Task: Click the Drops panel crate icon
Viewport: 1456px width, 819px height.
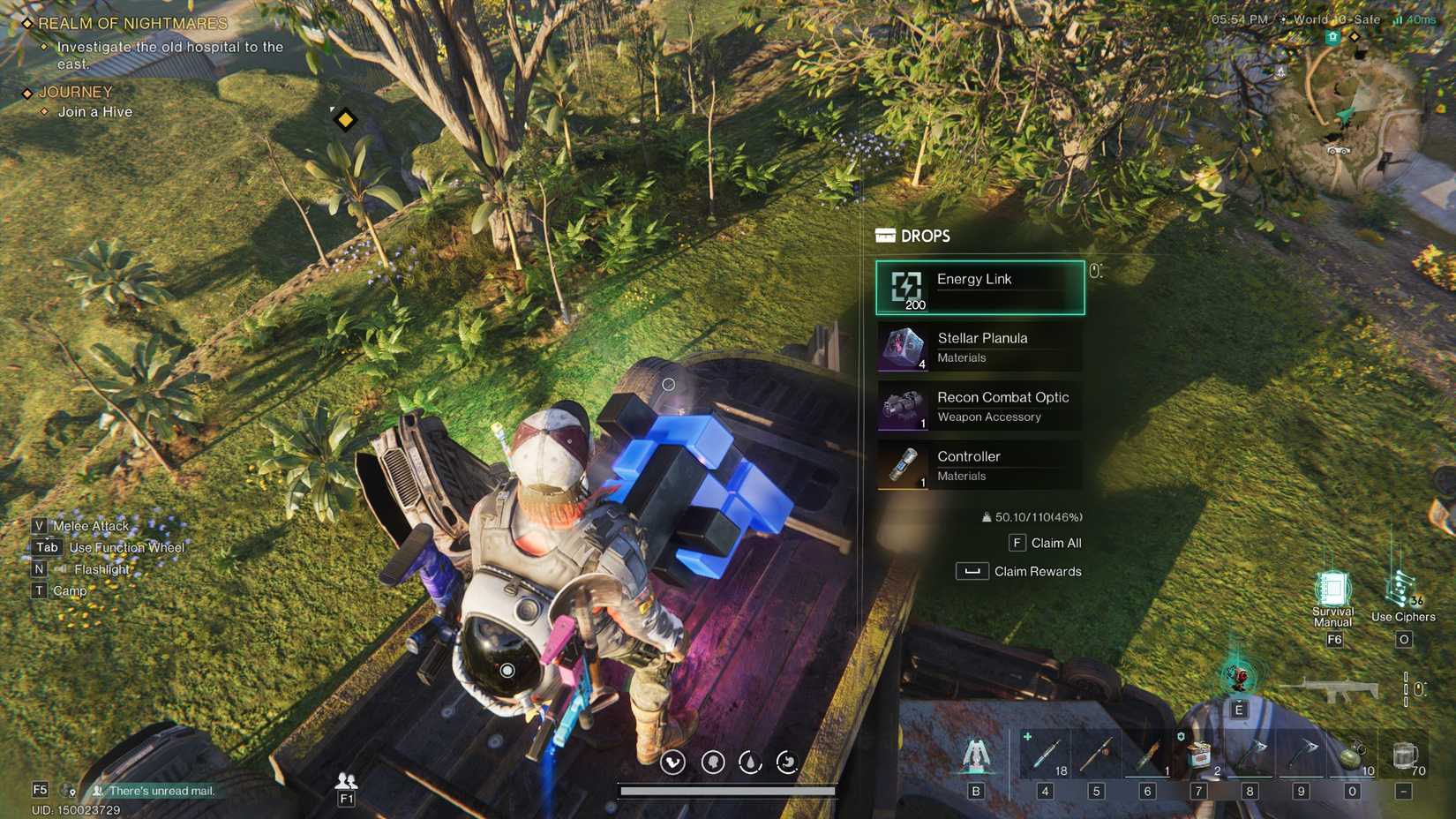Action: click(x=883, y=236)
